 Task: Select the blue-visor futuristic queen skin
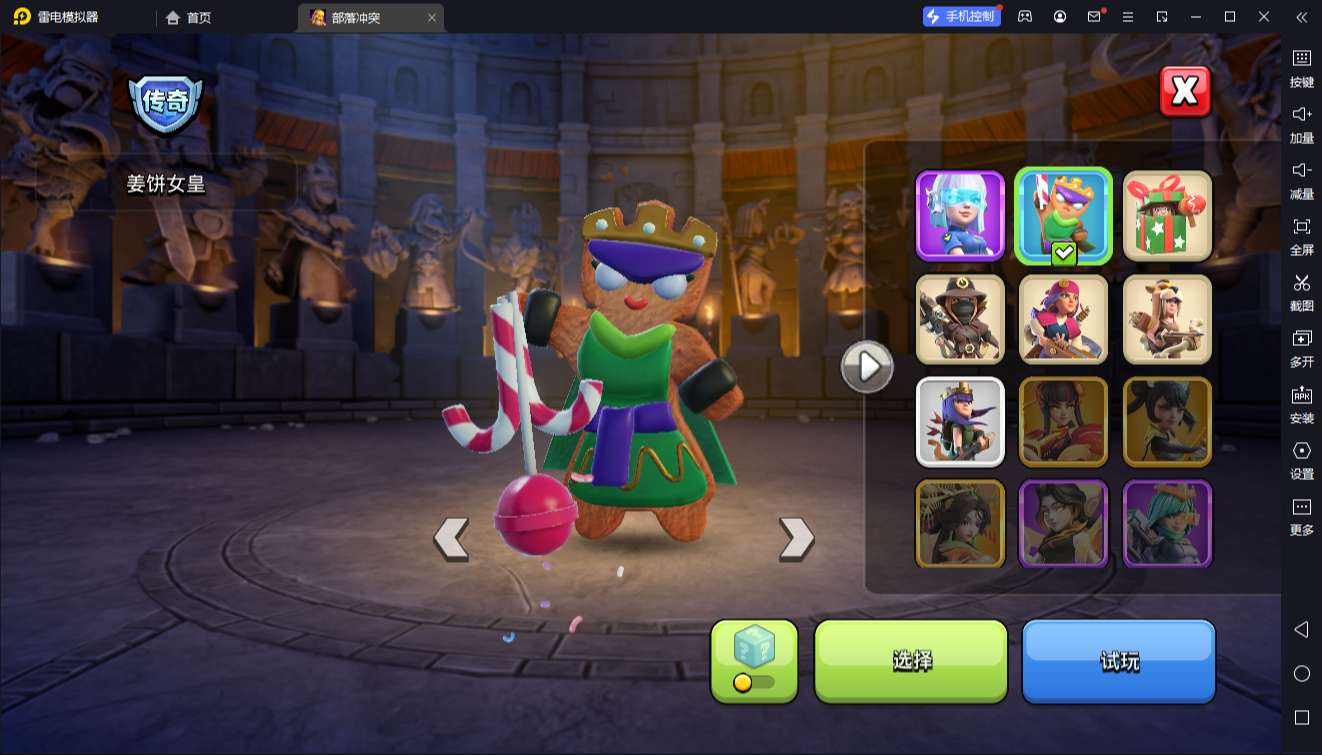(960, 215)
